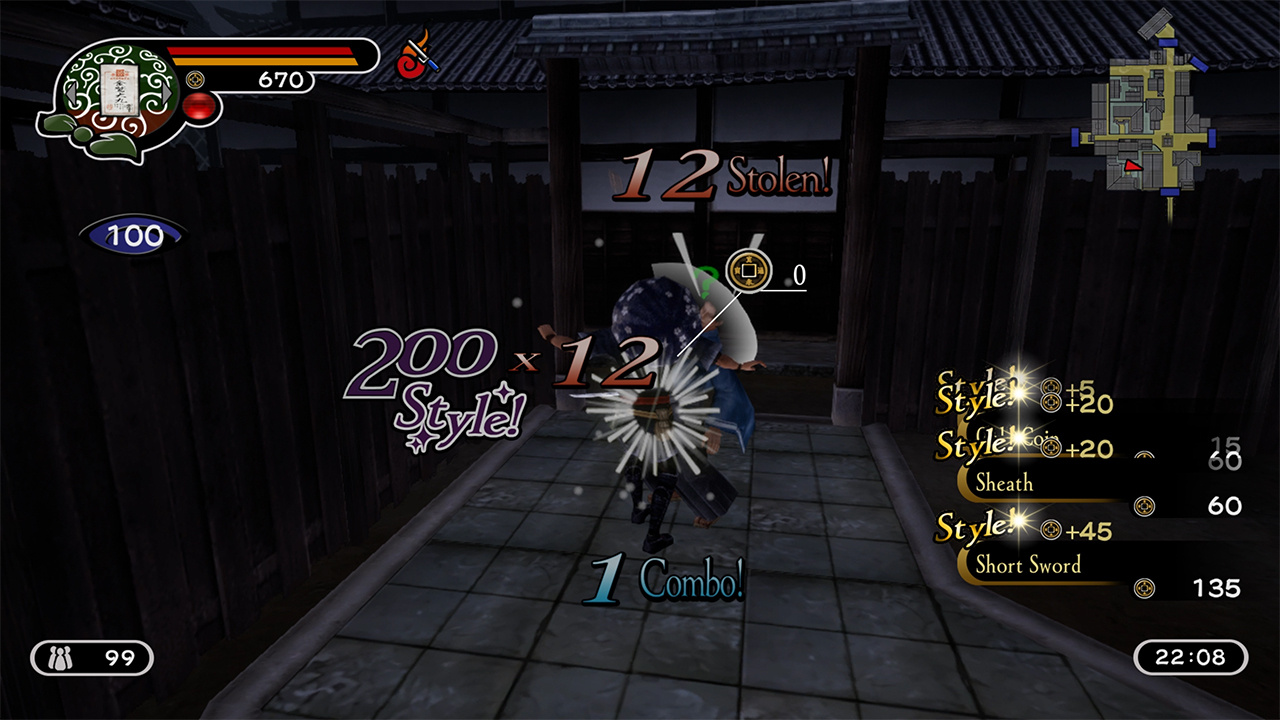1280x720 pixels.
Task: Click the red orb under the currency bar
Action: pyautogui.click(x=197, y=107)
